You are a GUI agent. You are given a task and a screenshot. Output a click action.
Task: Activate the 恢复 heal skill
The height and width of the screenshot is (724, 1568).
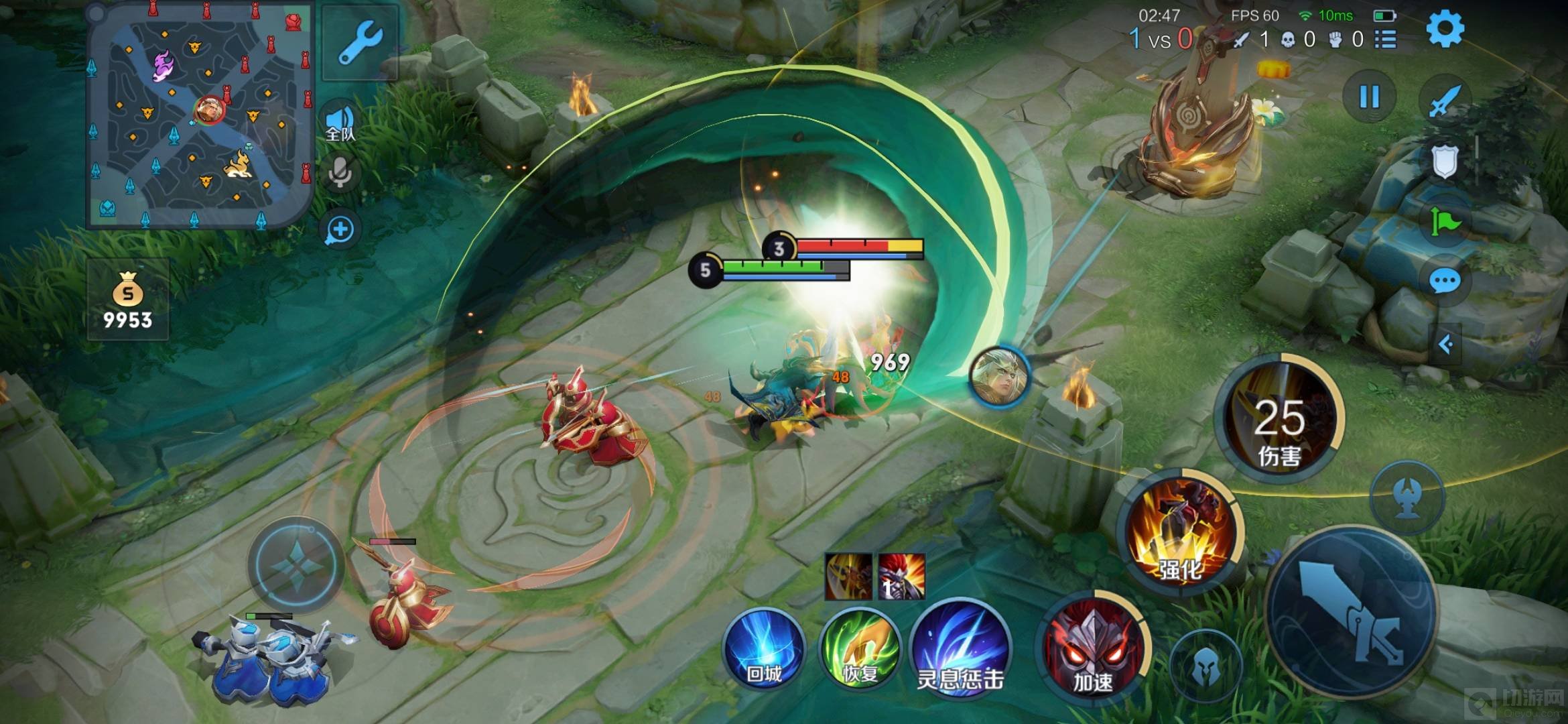[860, 649]
